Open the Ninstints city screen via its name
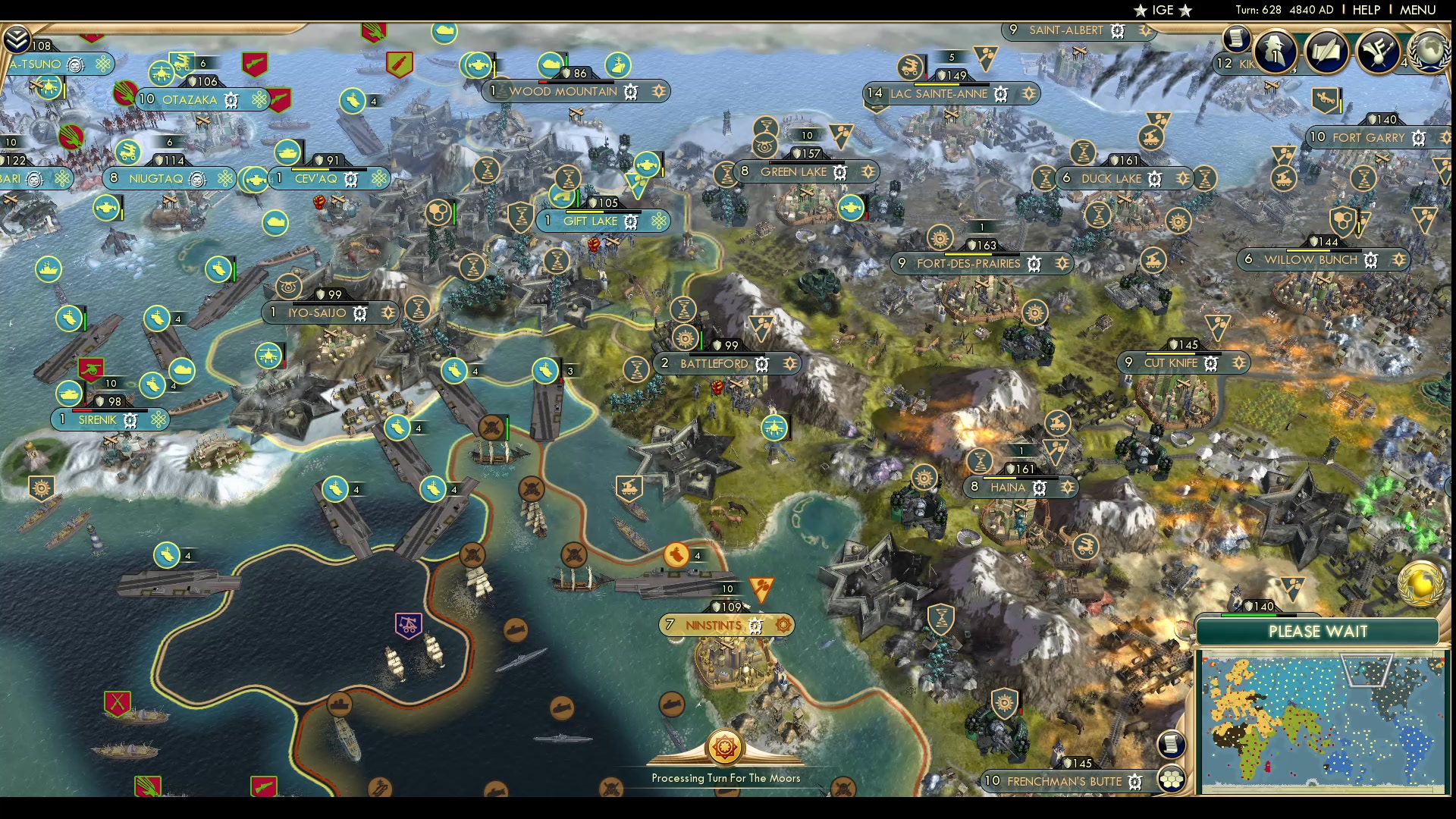1456x819 pixels. [711, 625]
